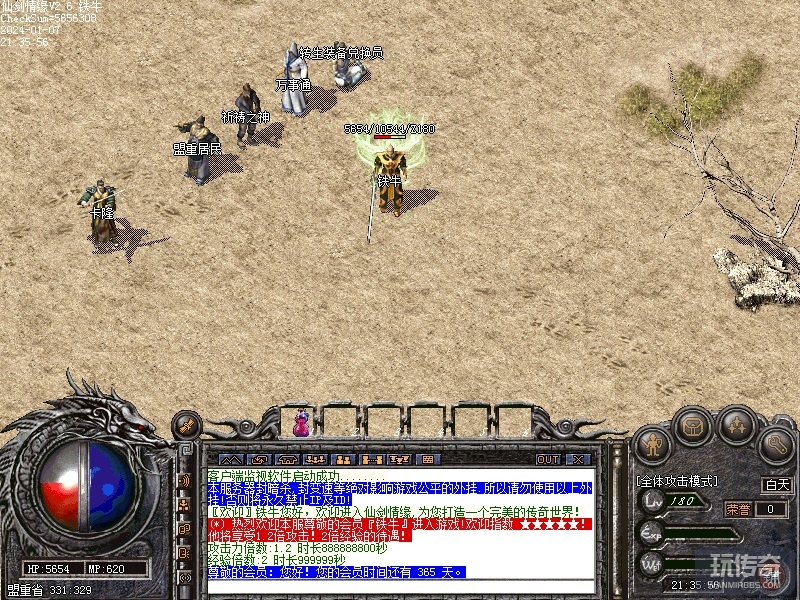Select the purple potion belt slot

tap(301, 423)
